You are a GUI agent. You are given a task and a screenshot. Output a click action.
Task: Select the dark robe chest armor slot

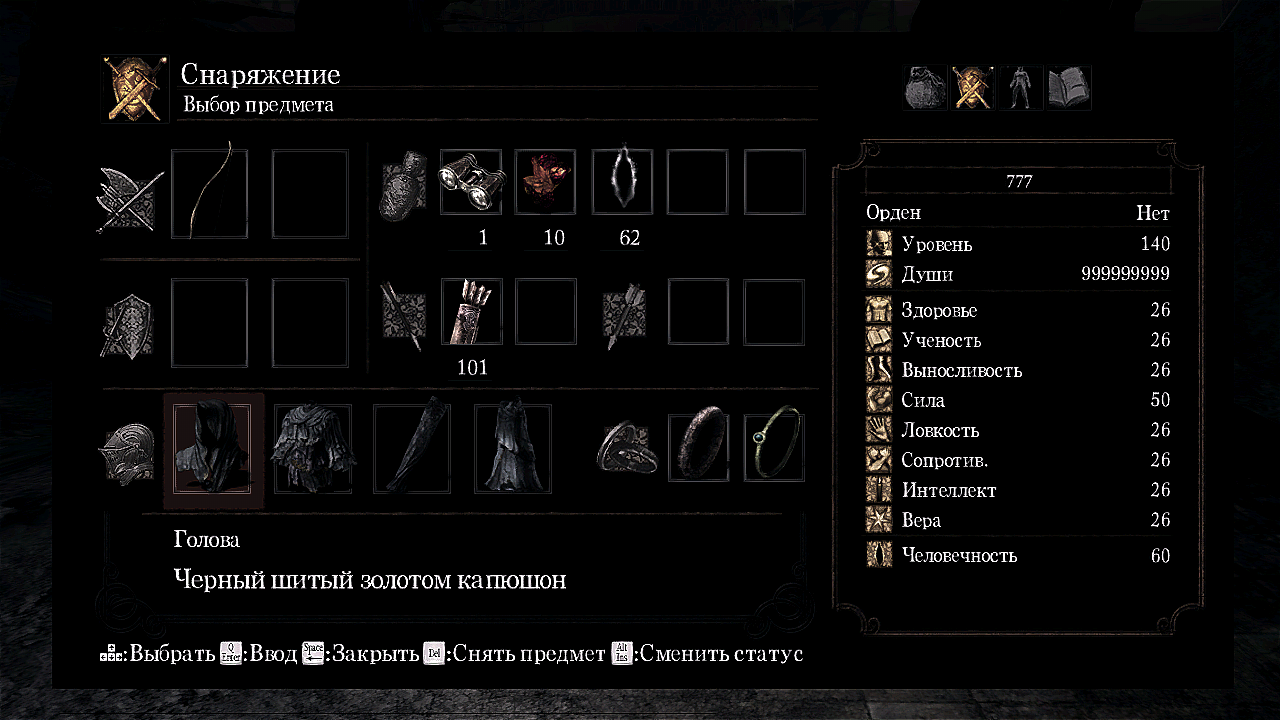pos(312,449)
